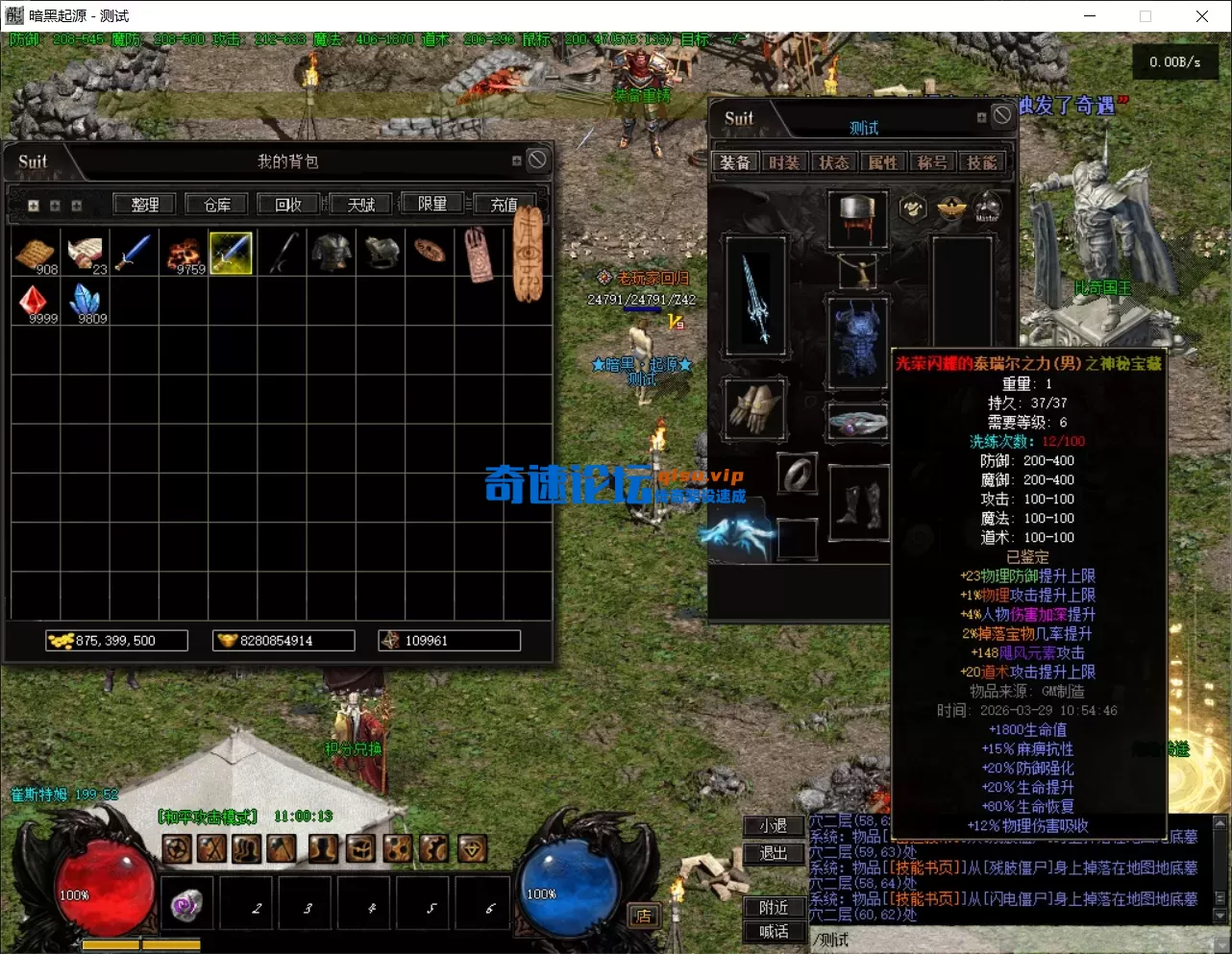Image resolution: width=1232 pixels, height=954 pixels.
Task: Click the 整理 sort button in the backpack
Action: click(145, 205)
